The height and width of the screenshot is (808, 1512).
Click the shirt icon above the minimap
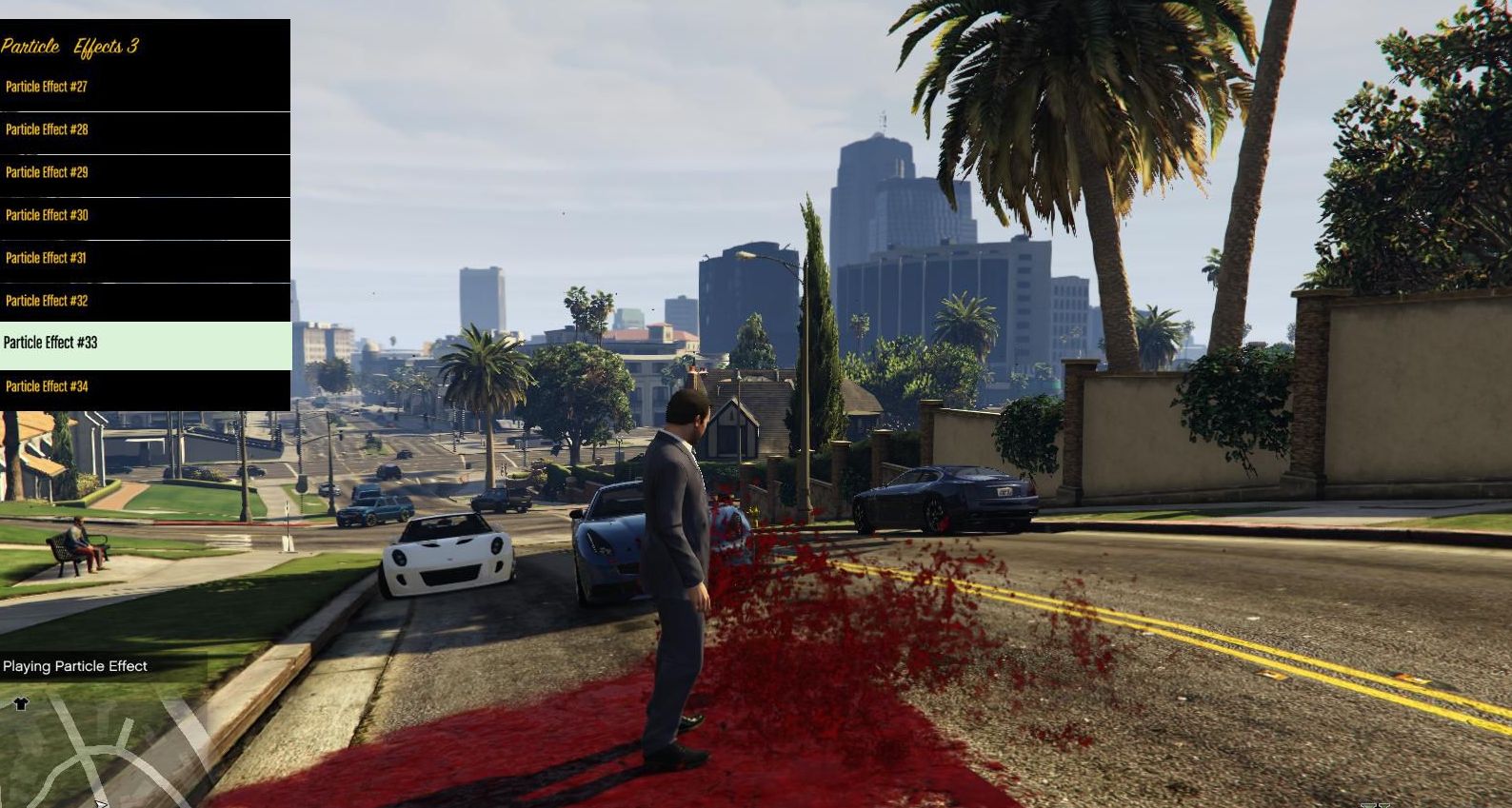(21, 704)
